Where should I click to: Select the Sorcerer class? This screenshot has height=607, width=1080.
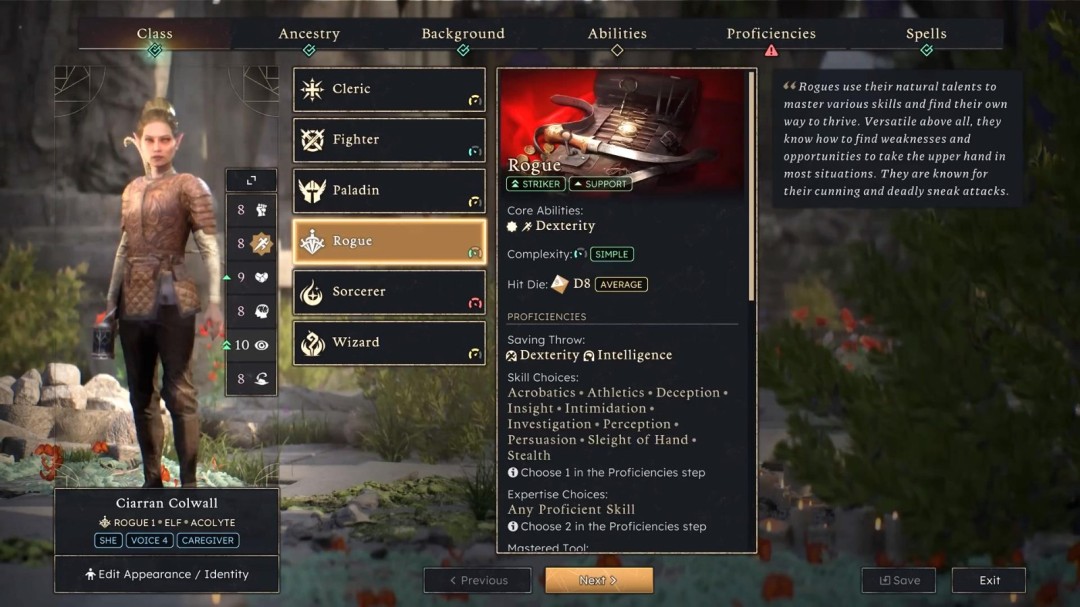[389, 292]
